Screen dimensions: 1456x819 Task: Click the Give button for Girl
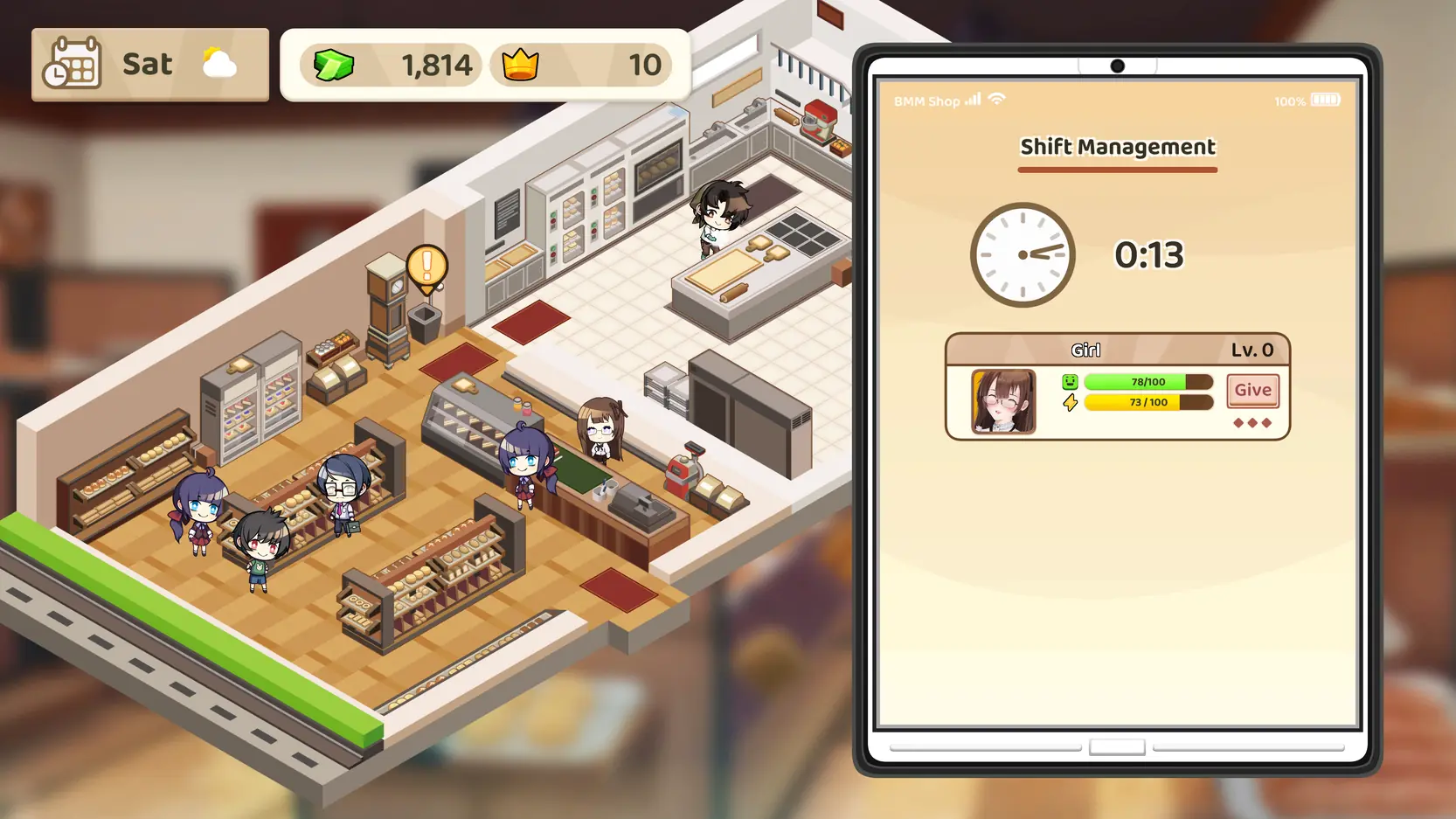(1252, 391)
